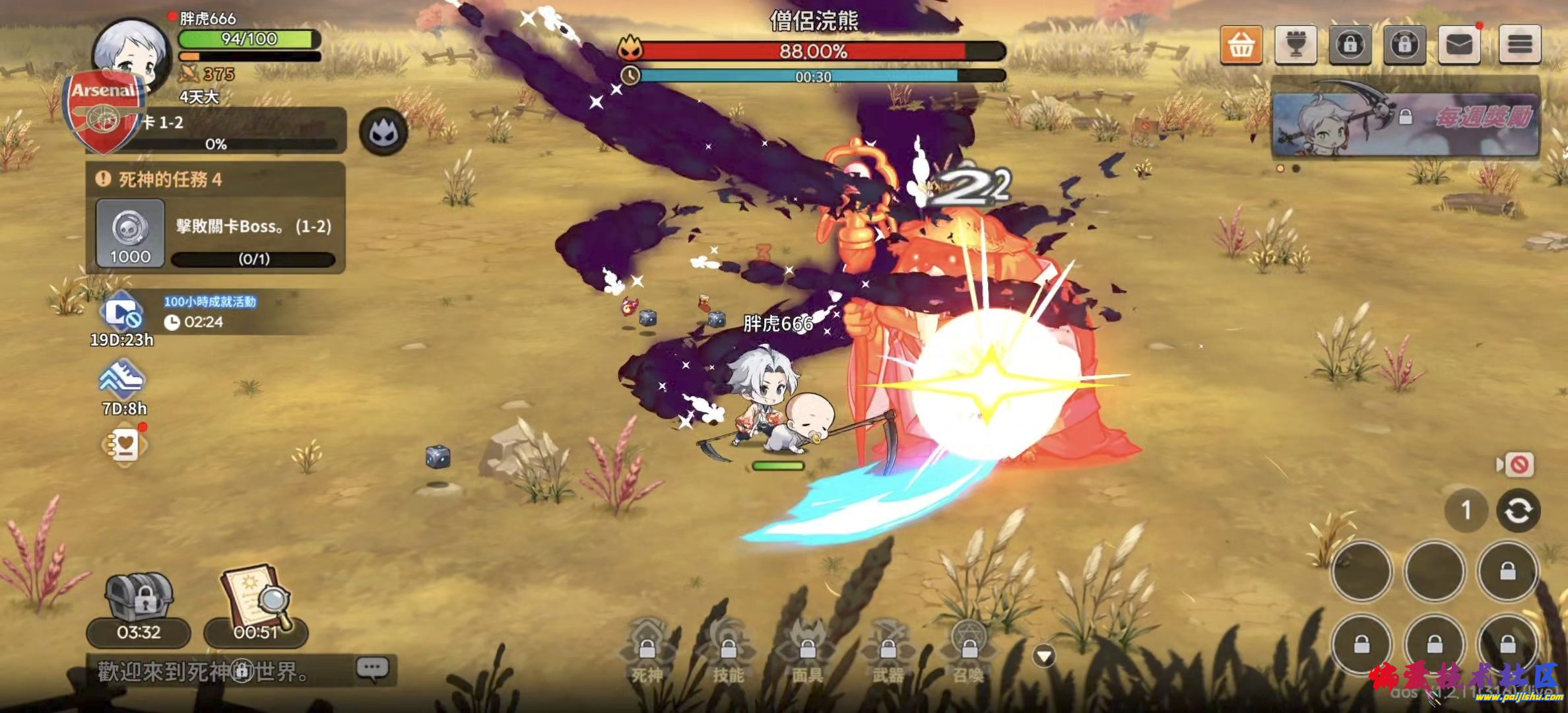Open the trophy ranking icon
Image resolution: width=1568 pixels, height=713 pixels.
[x=1295, y=45]
